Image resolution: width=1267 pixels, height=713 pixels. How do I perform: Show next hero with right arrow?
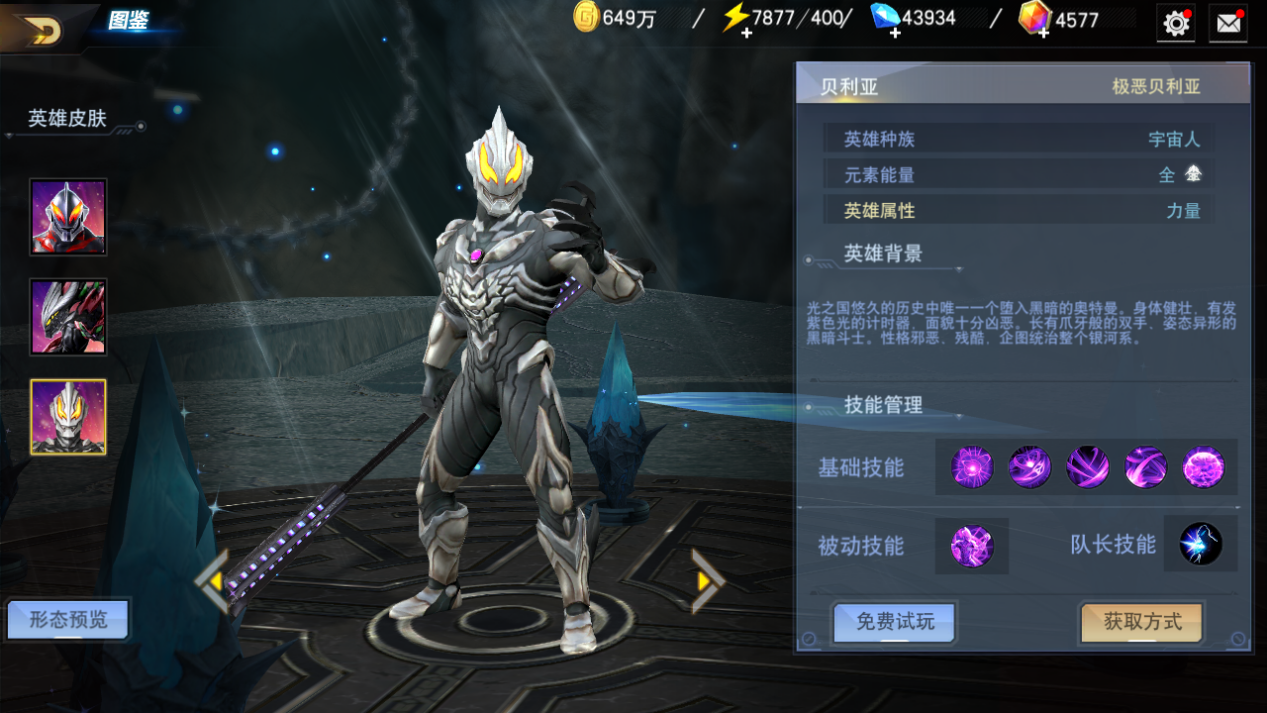click(x=706, y=581)
